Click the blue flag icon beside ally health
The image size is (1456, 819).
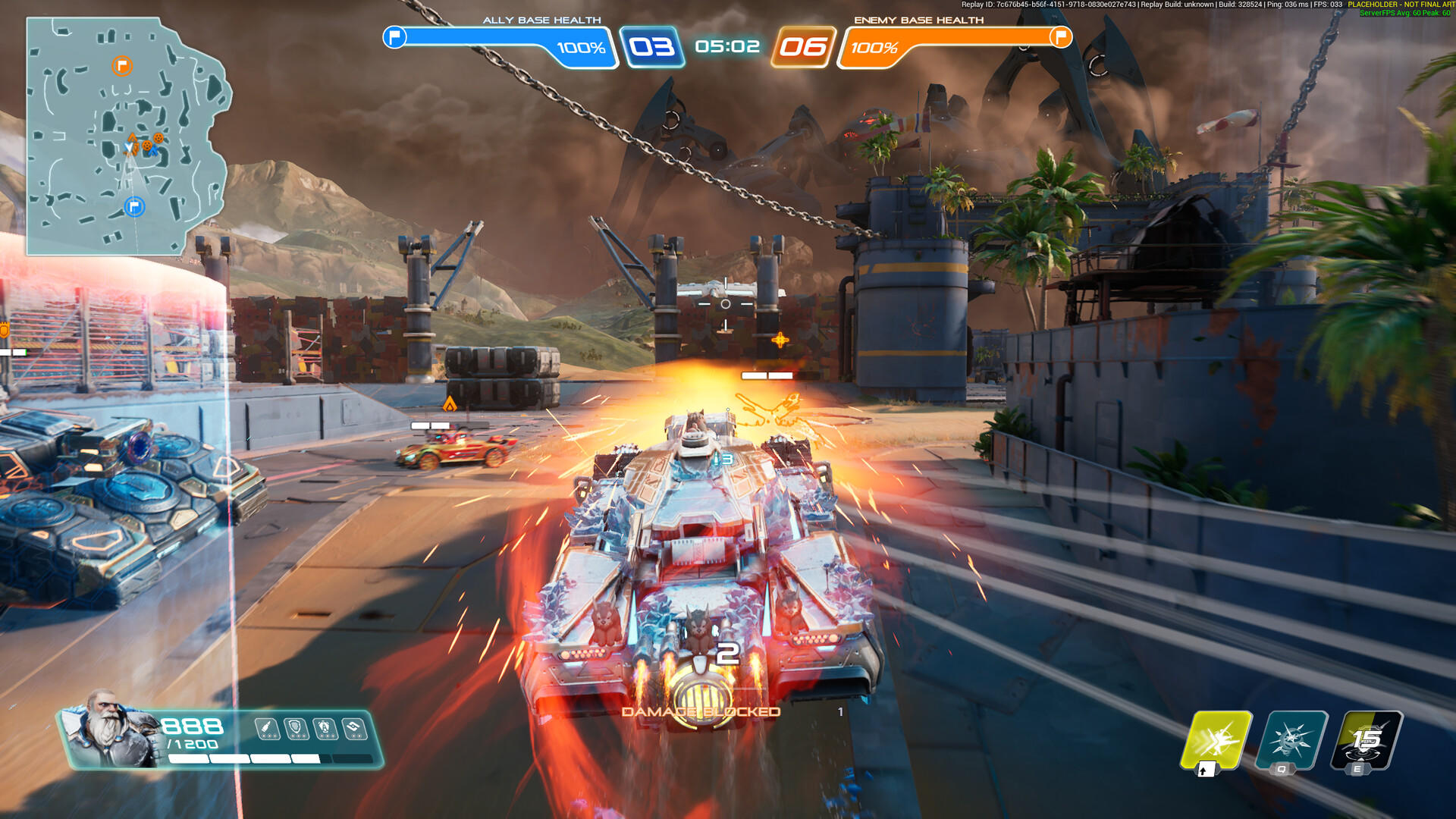coord(394,36)
